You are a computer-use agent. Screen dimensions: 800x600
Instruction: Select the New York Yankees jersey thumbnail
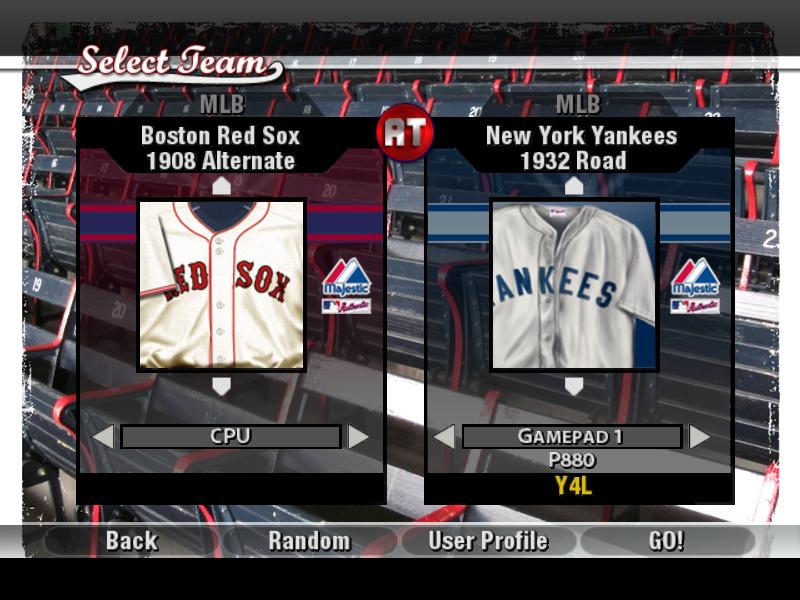(574, 285)
